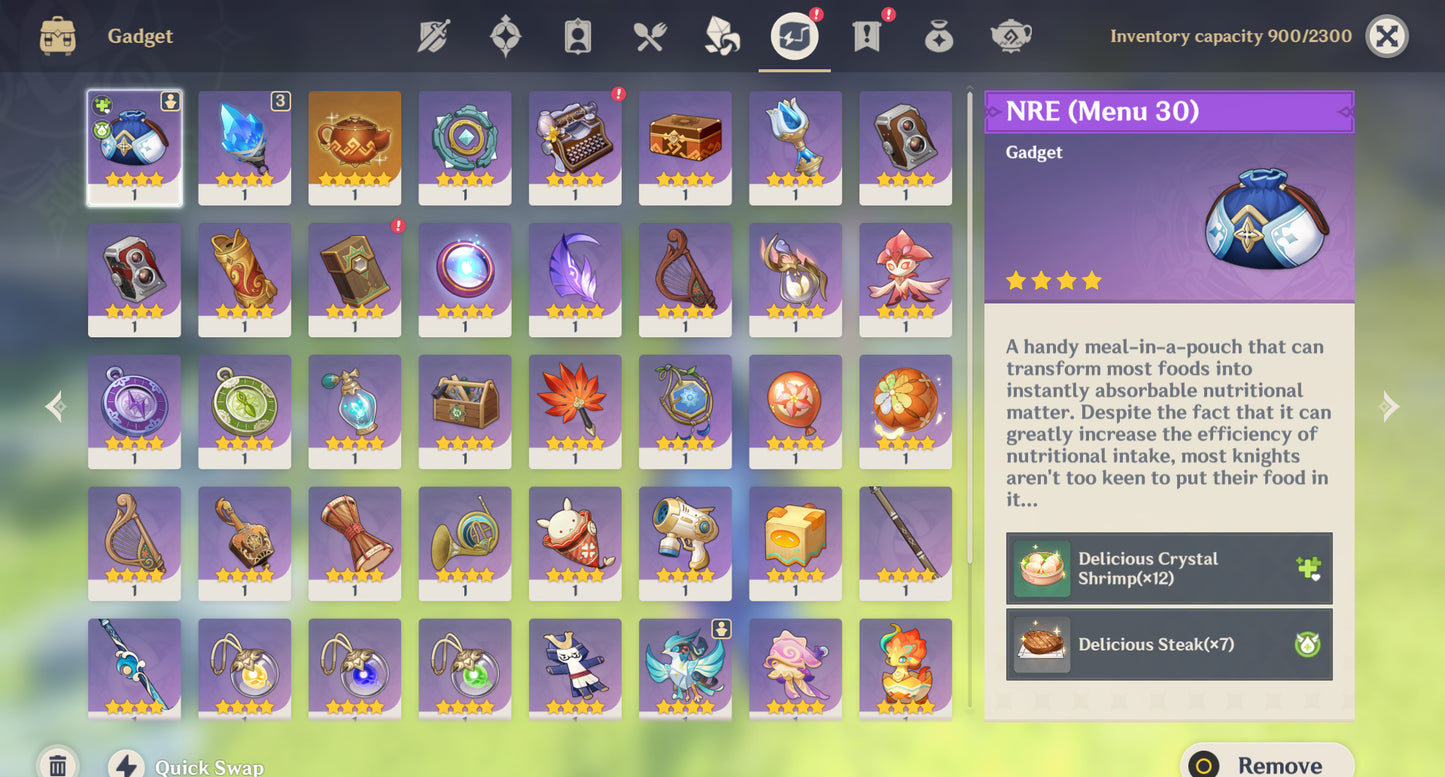Go to the next page arrow
Viewport: 1445px width, 777px height.
click(1389, 406)
